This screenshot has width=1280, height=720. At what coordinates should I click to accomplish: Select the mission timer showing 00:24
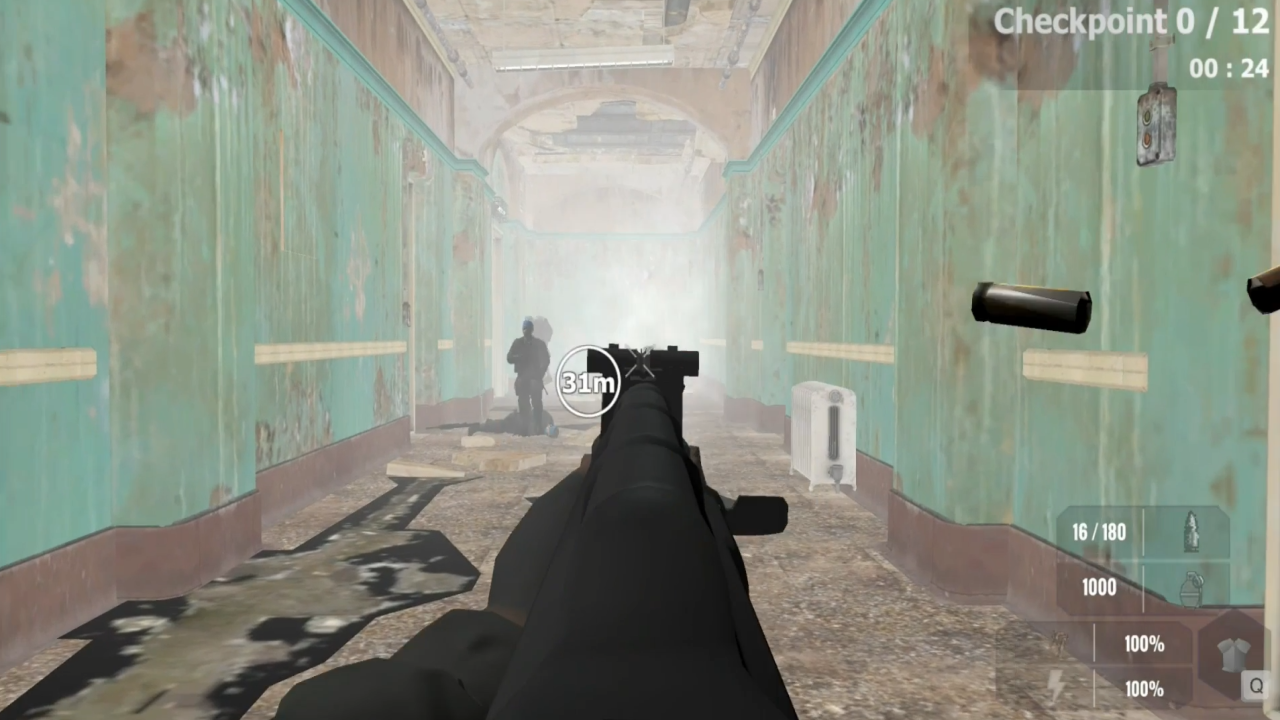[1228, 68]
